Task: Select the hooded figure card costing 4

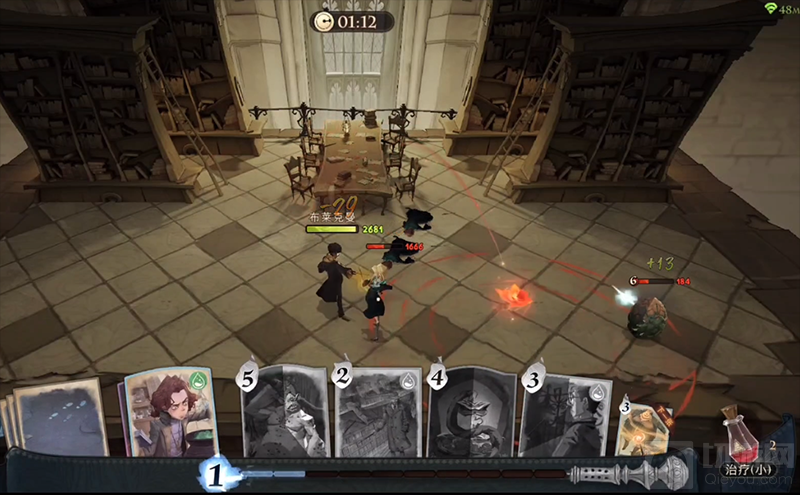Action: pyautogui.click(x=472, y=410)
